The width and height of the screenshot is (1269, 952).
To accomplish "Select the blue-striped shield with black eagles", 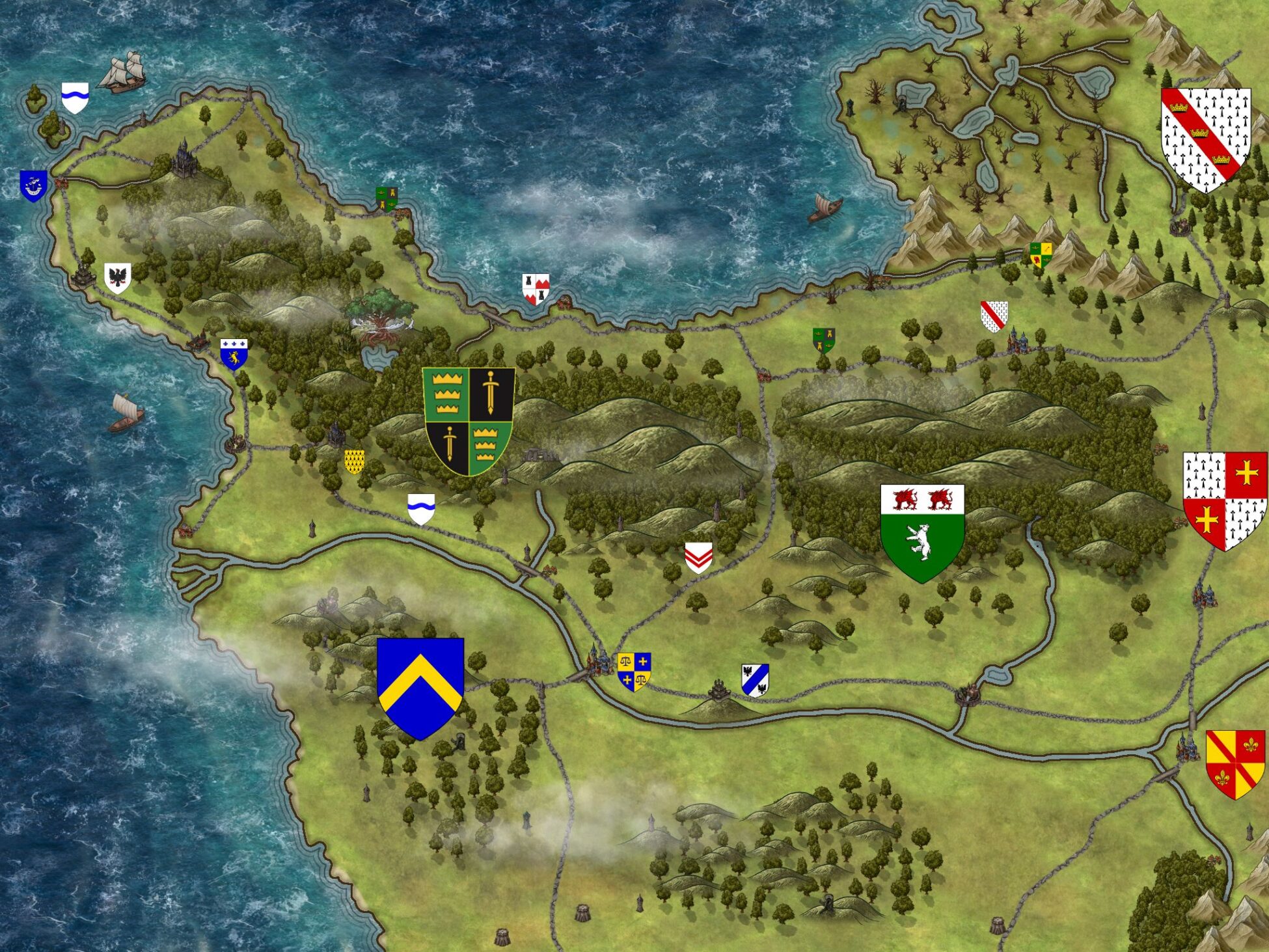I will [755, 680].
